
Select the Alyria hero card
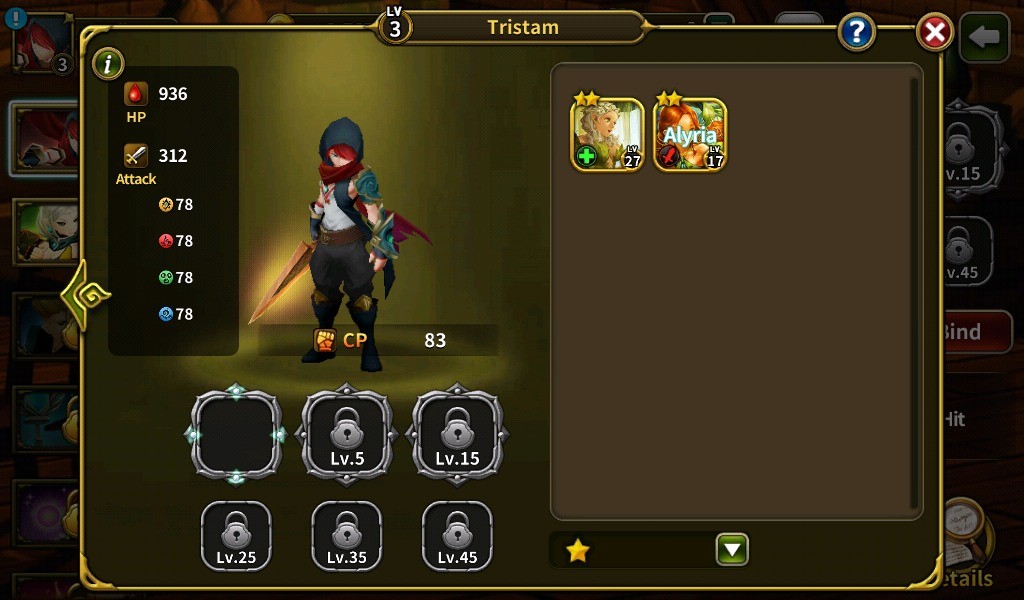click(690, 134)
